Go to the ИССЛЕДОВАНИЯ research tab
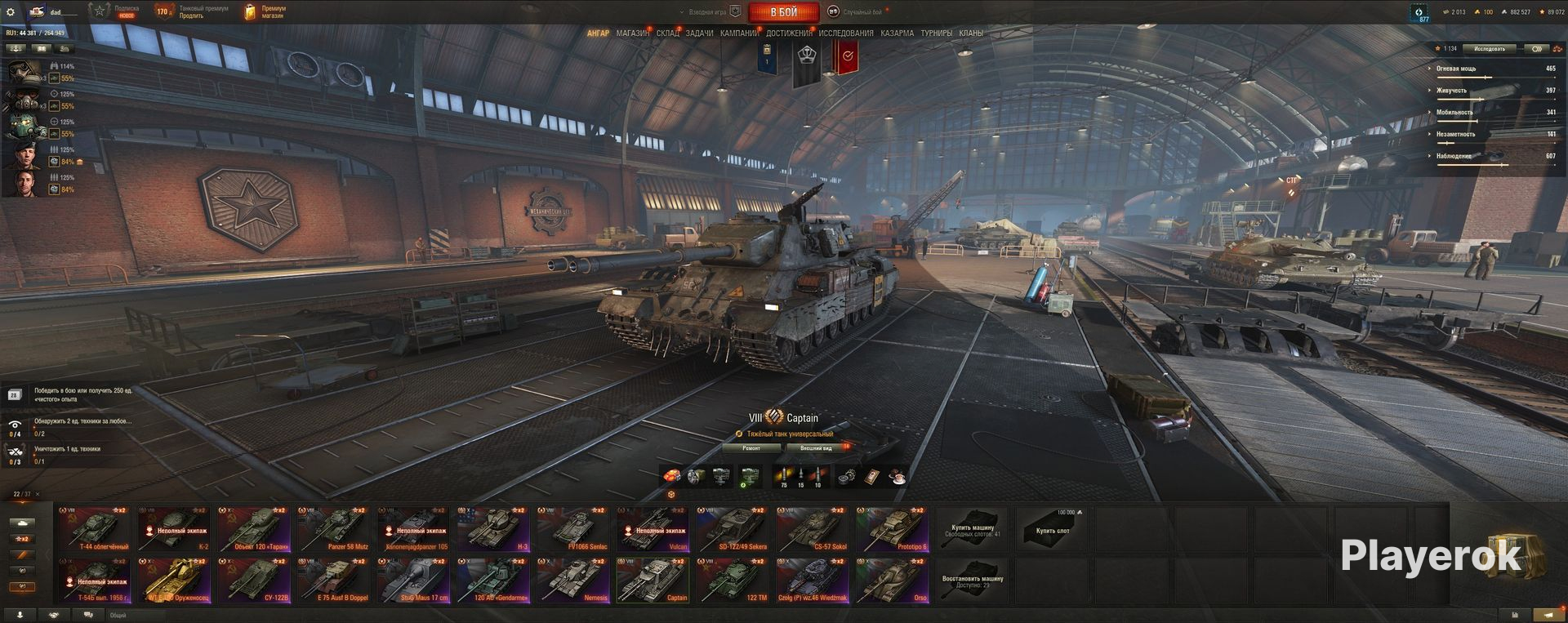The height and width of the screenshot is (623, 1568). click(x=846, y=33)
